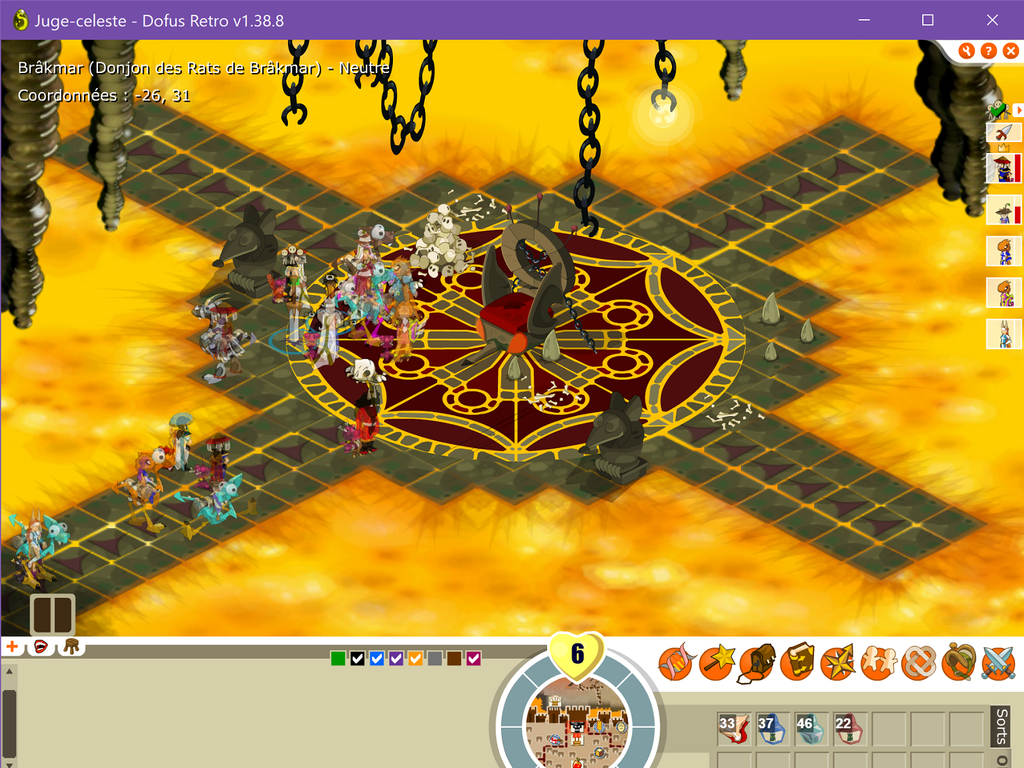Open the friends list icon
Image resolution: width=1024 pixels, height=768 pixels.
[x=879, y=661]
